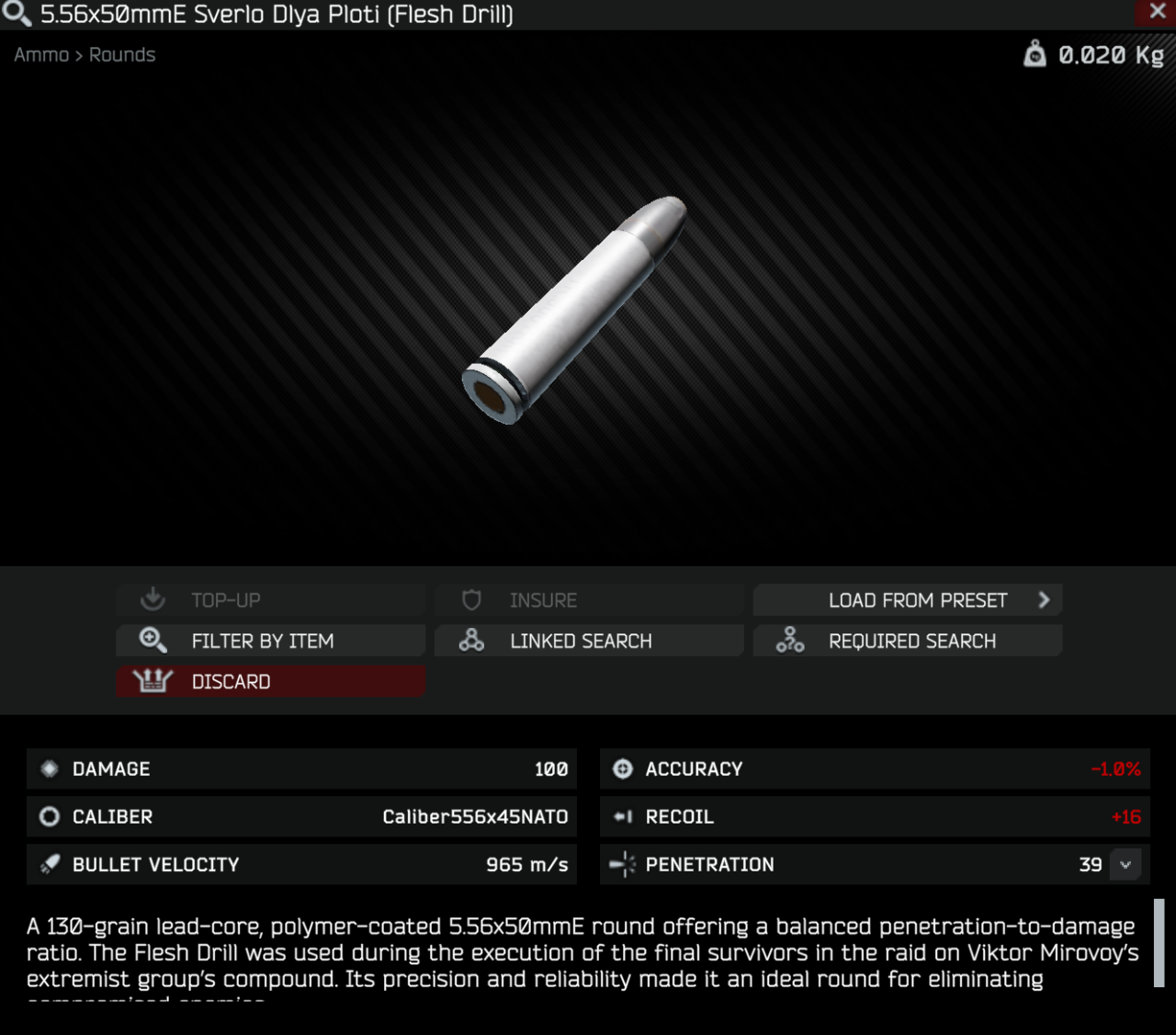1176x1035 pixels.
Task: Open the Load From Preset submenu
Action: [908, 600]
